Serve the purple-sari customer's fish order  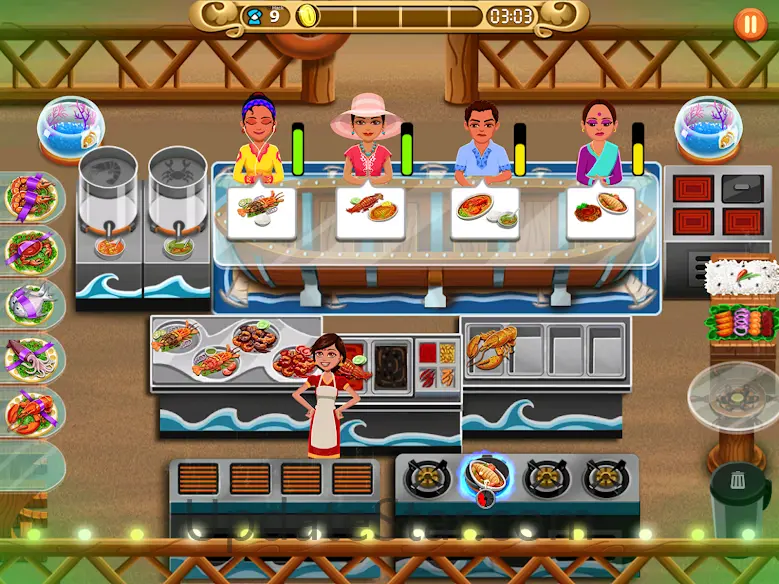(x=600, y=212)
